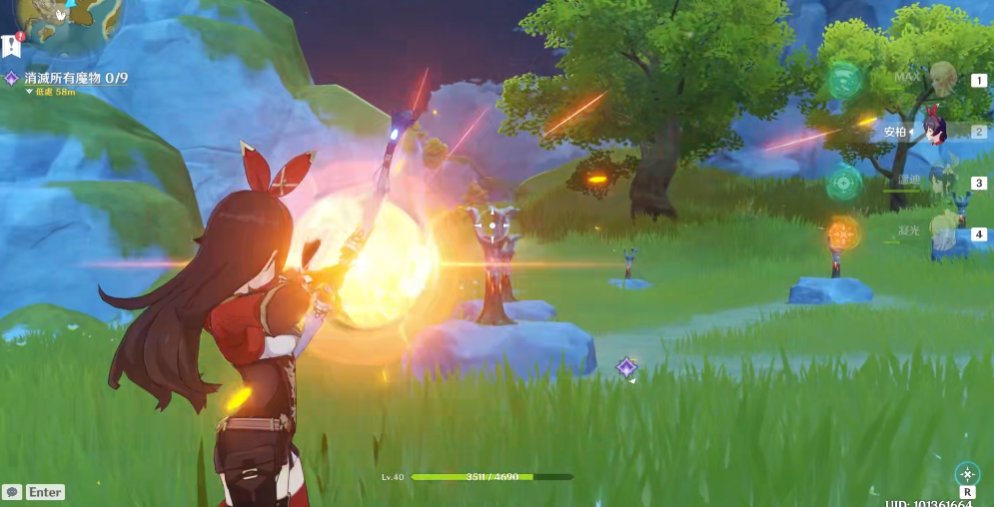
Task: Activate the round crosshair skill icon
Action: (967, 474)
